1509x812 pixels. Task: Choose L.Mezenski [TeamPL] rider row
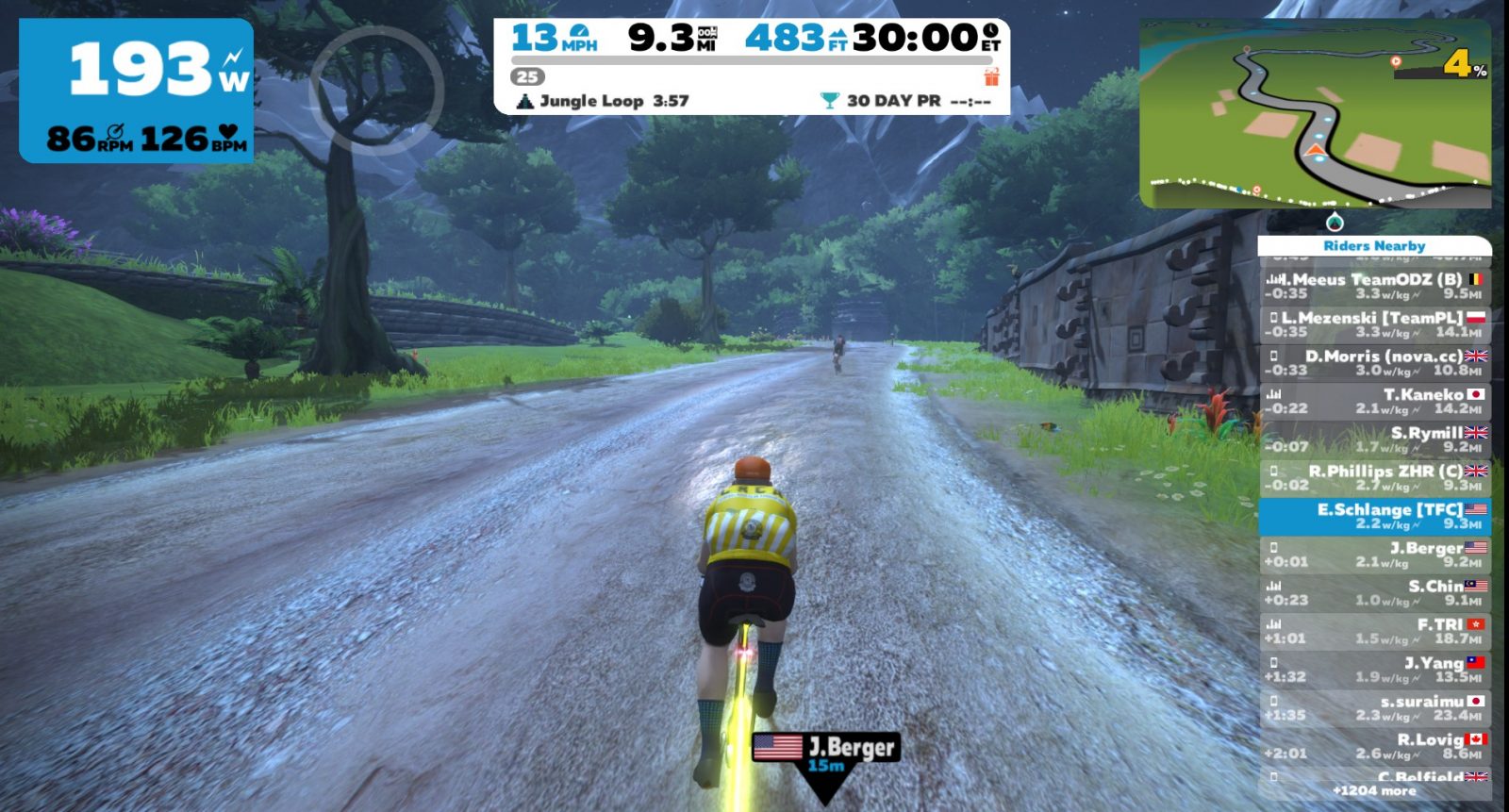click(x=1374, y=324)
